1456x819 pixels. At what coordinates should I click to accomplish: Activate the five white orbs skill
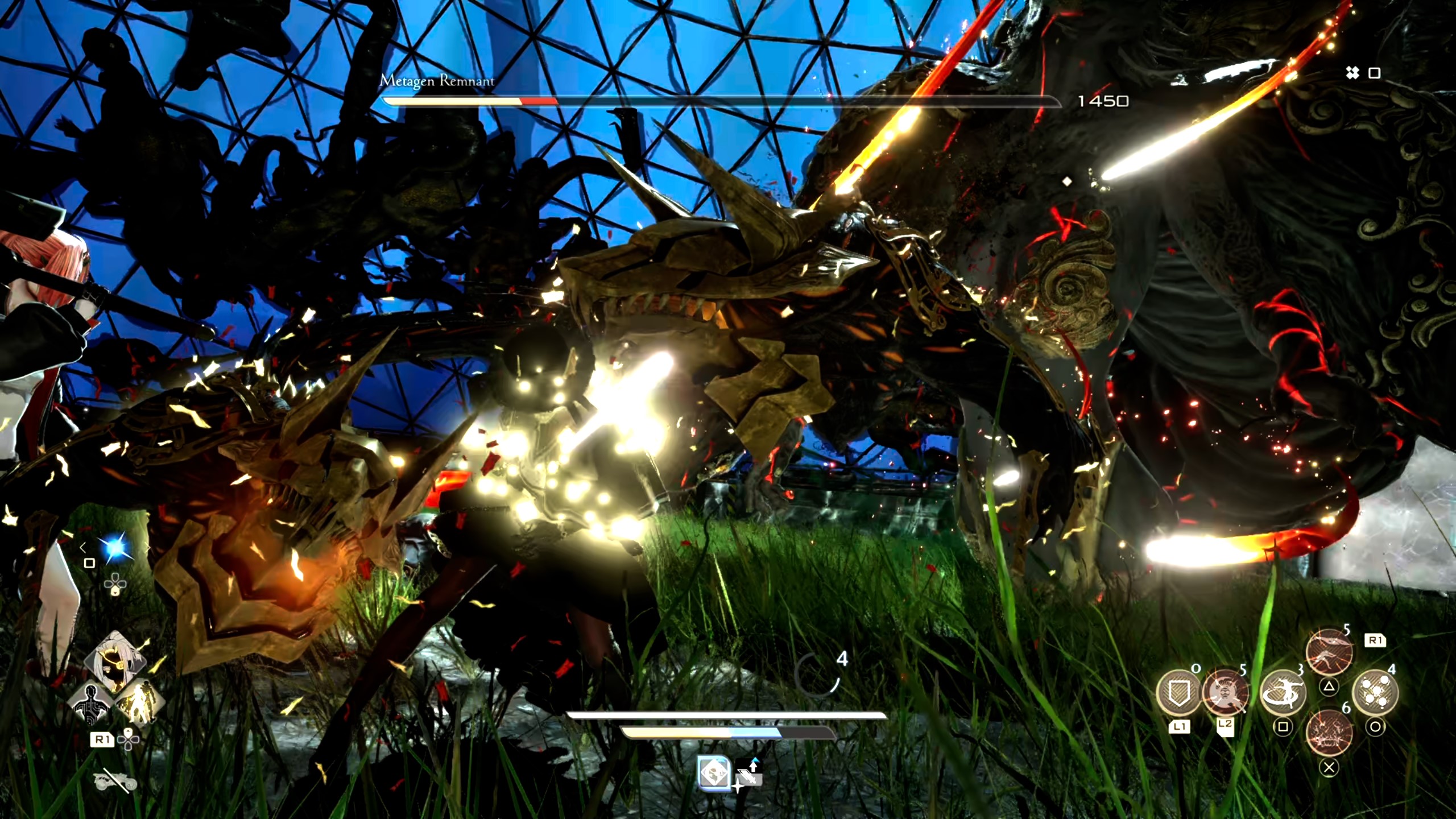[1375, 693]
